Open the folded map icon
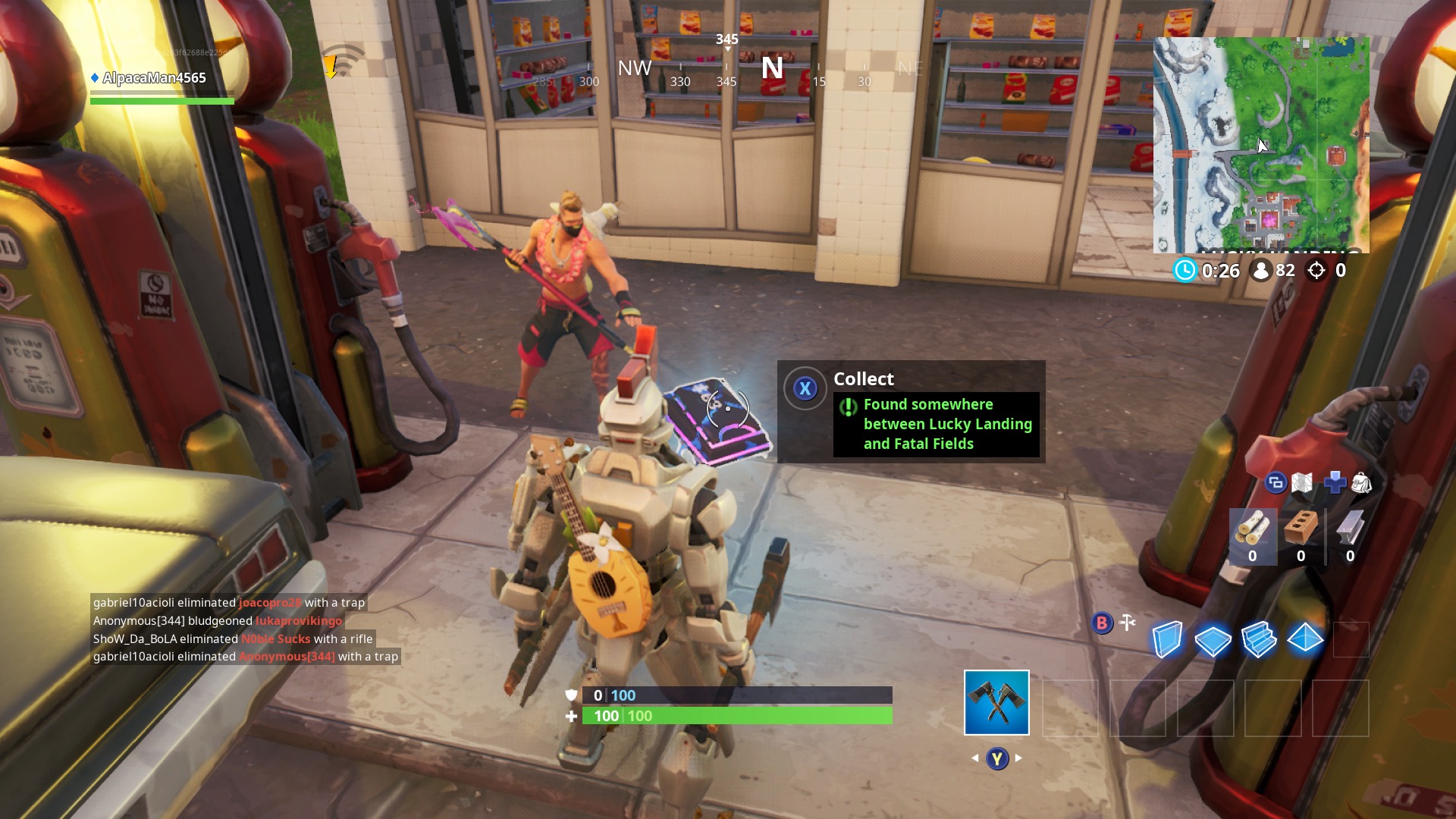This screenshot has height=819, width=1456. point(1302,482)
